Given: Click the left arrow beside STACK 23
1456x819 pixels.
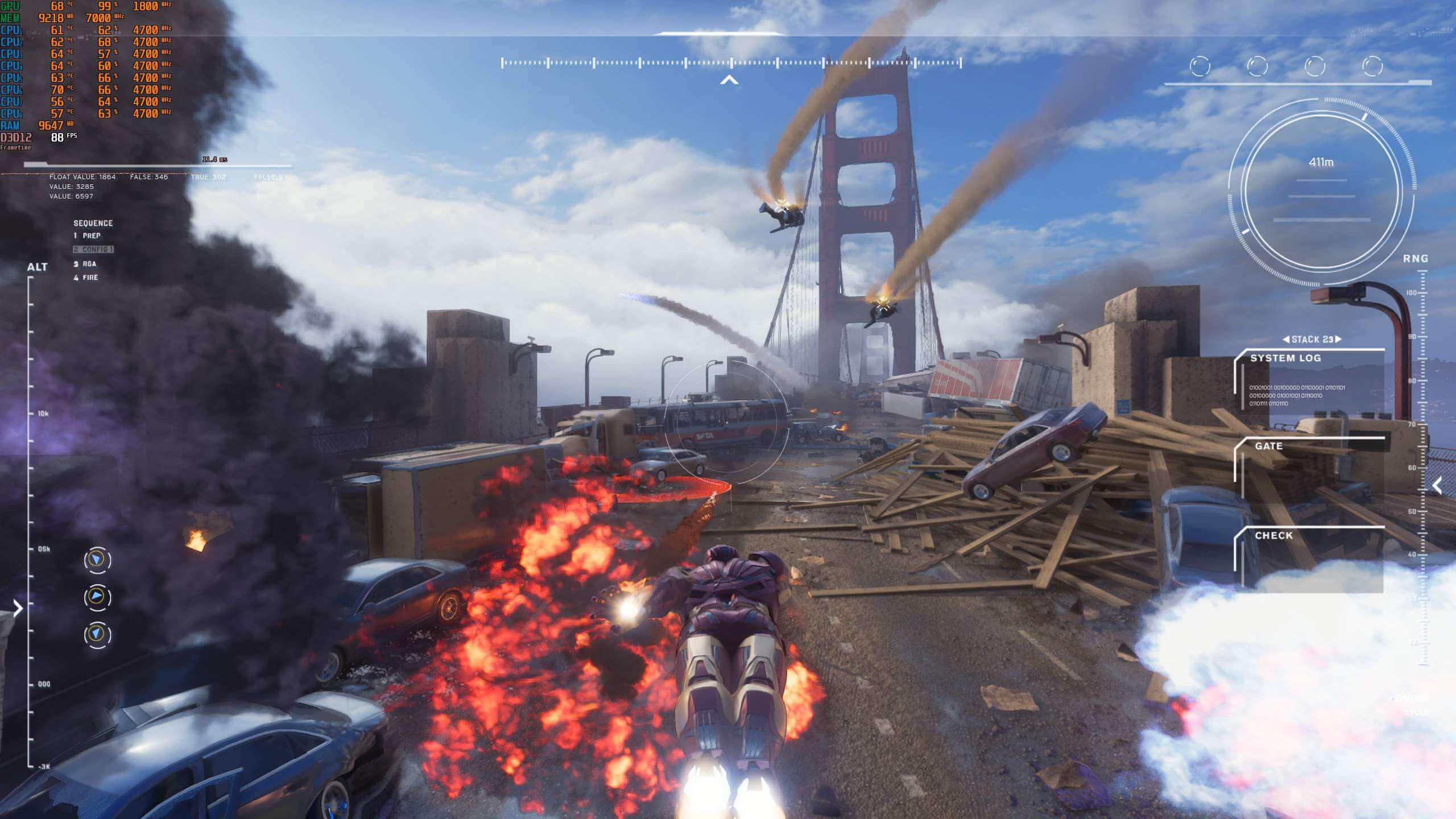Looking at the screenshot, I should 1286,340.
